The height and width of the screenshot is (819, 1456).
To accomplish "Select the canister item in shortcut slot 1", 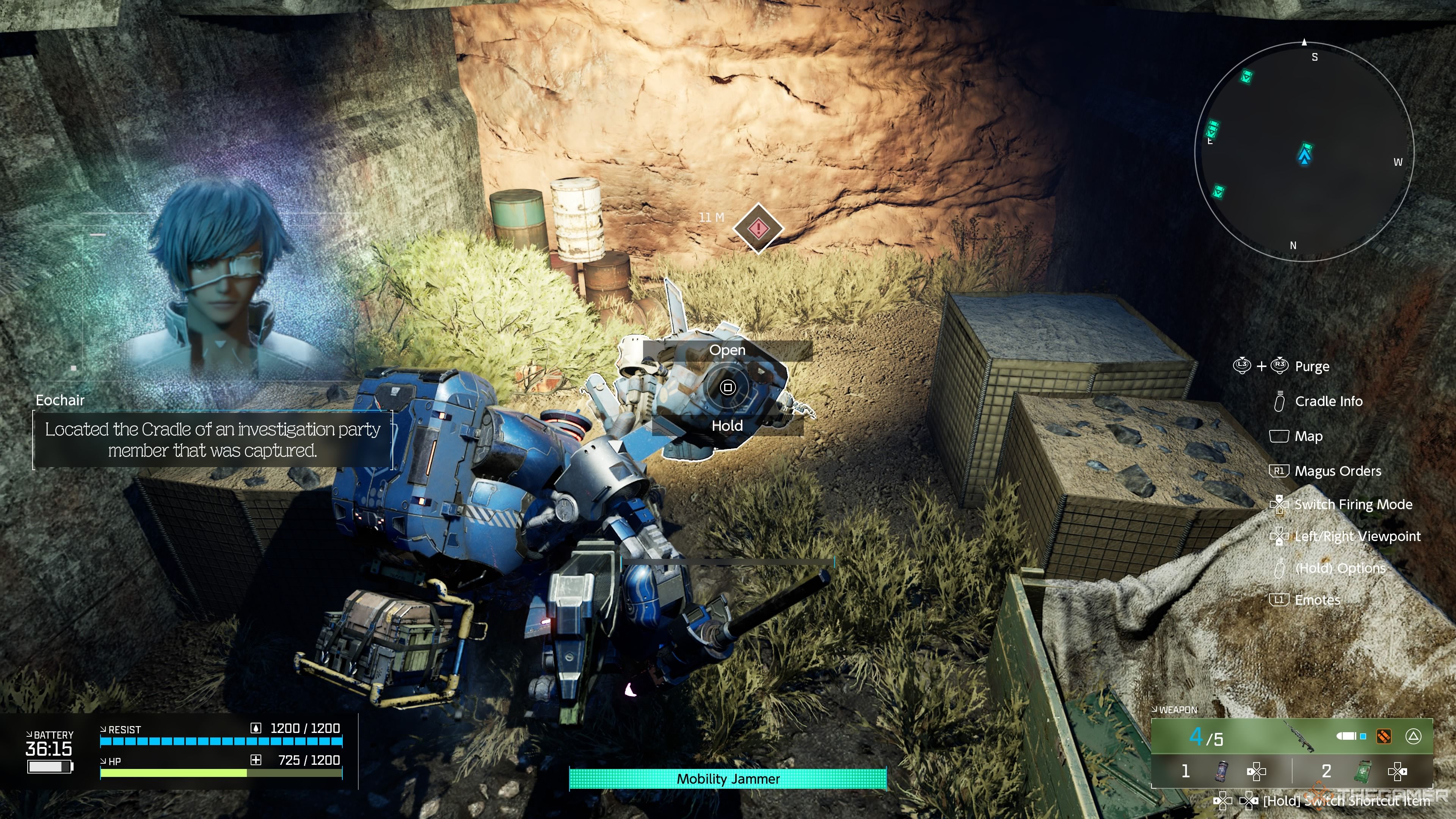I will (x=1222, y=771).
